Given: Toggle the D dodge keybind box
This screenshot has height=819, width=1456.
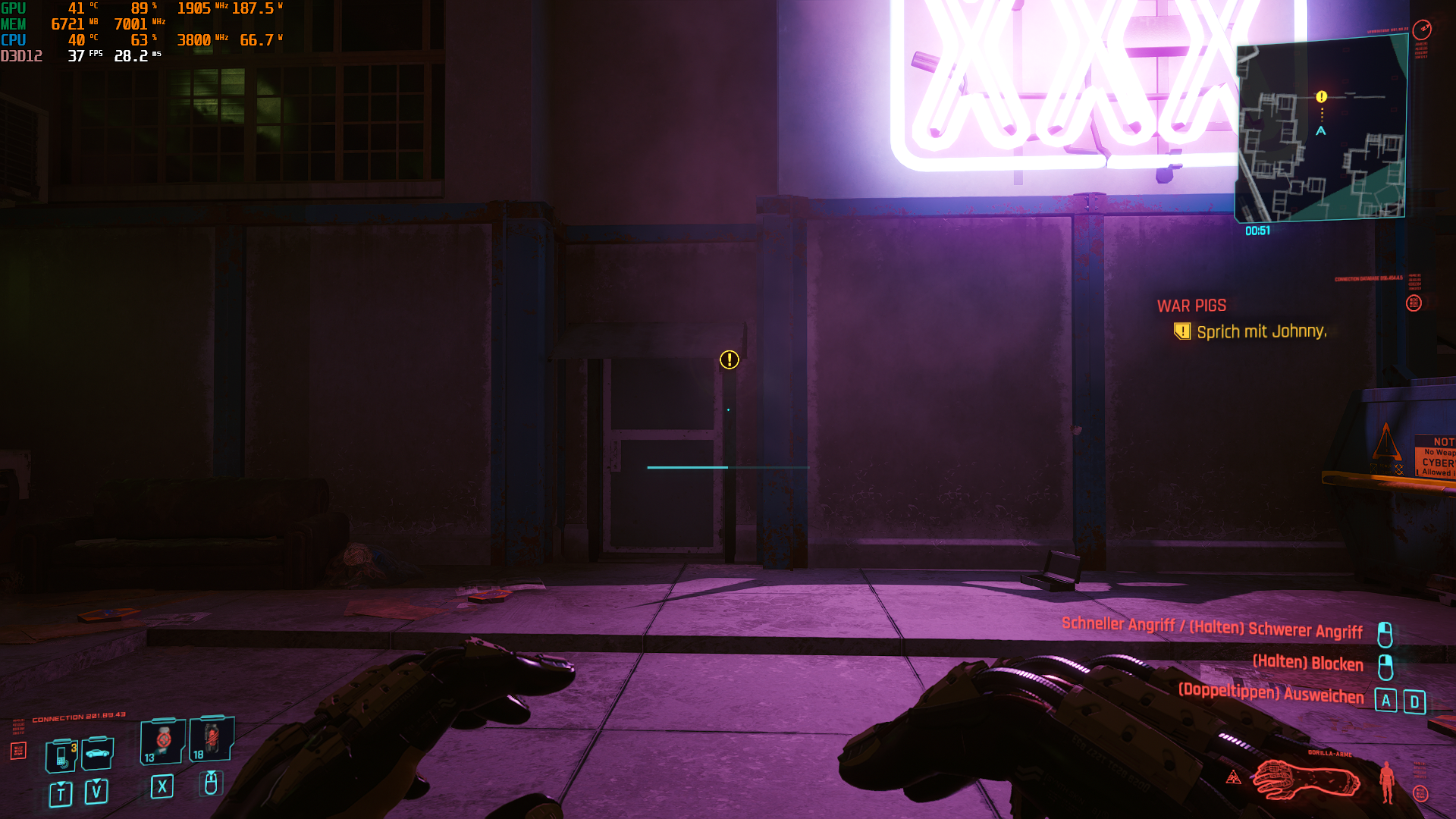Looking at the screenshot, I should tap(1415, 701).
